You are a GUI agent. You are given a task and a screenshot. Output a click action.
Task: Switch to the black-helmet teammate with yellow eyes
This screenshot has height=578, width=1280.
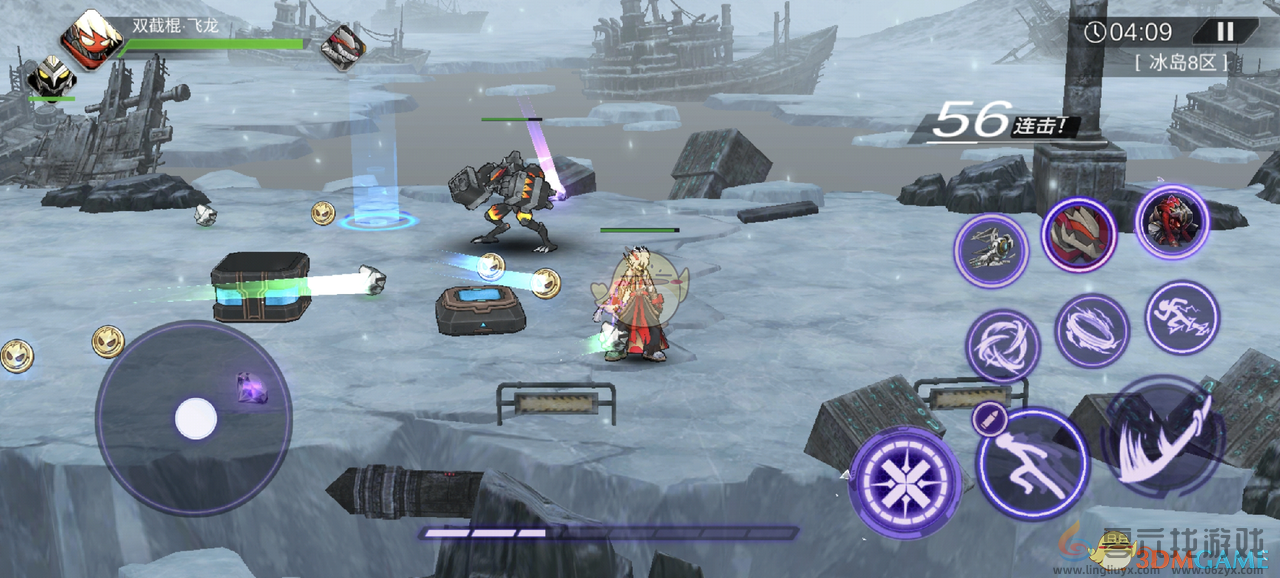(50, 77)
